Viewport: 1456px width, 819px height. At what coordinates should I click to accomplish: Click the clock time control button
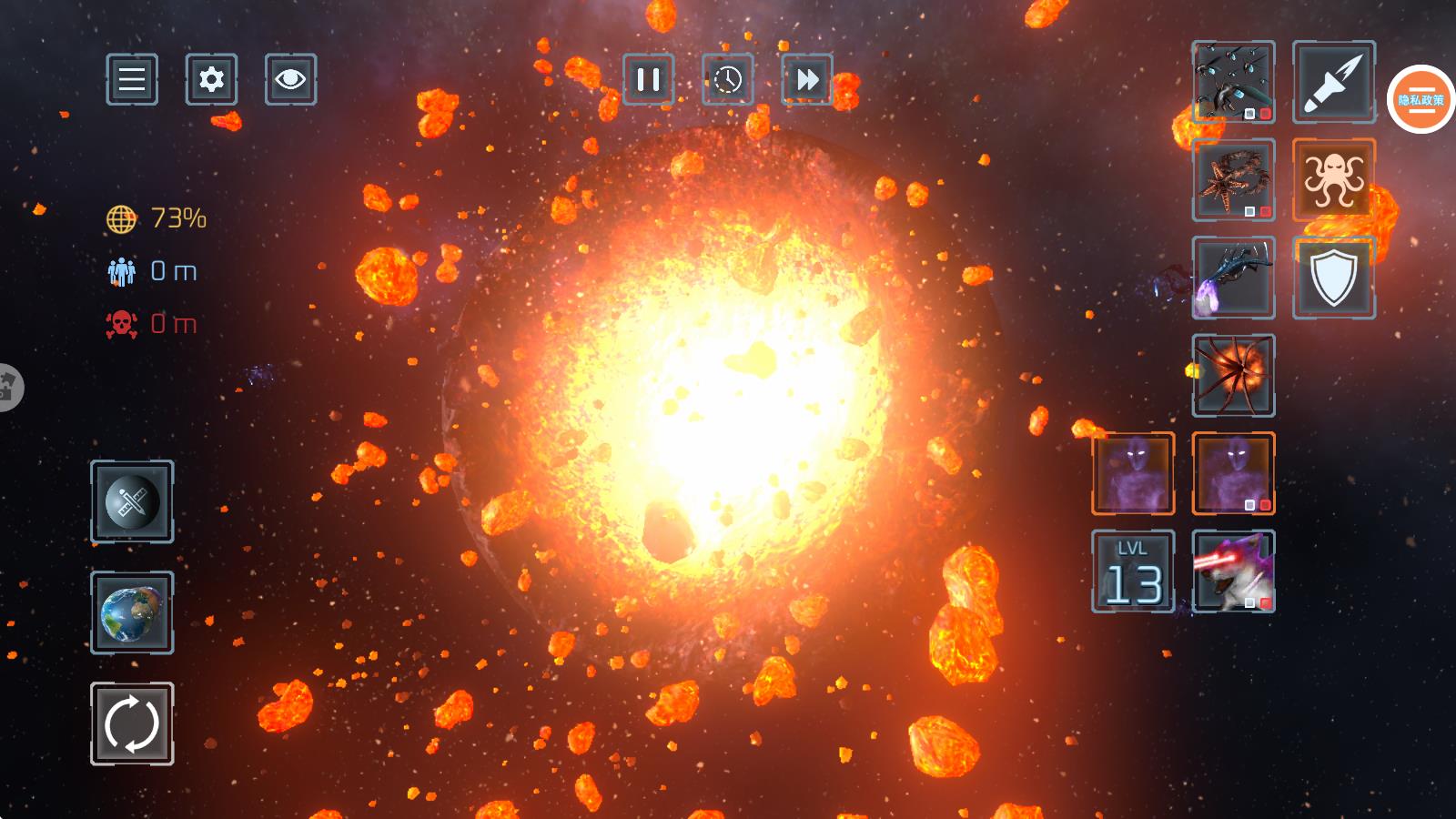727,79
